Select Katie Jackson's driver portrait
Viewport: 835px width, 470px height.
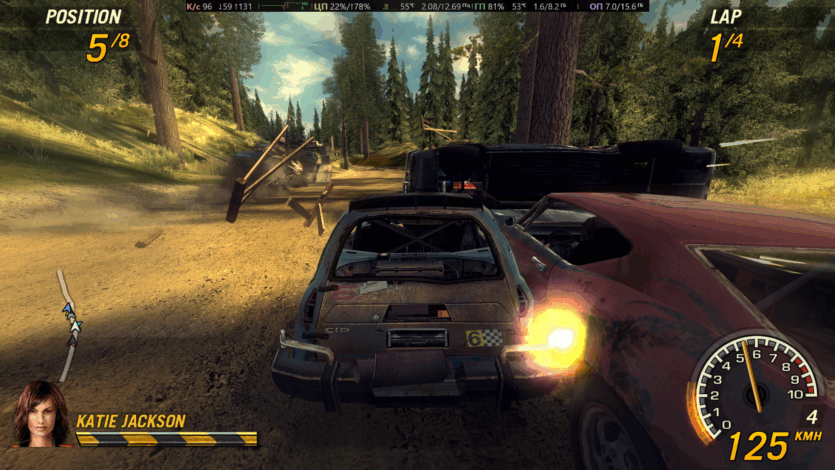41,413
